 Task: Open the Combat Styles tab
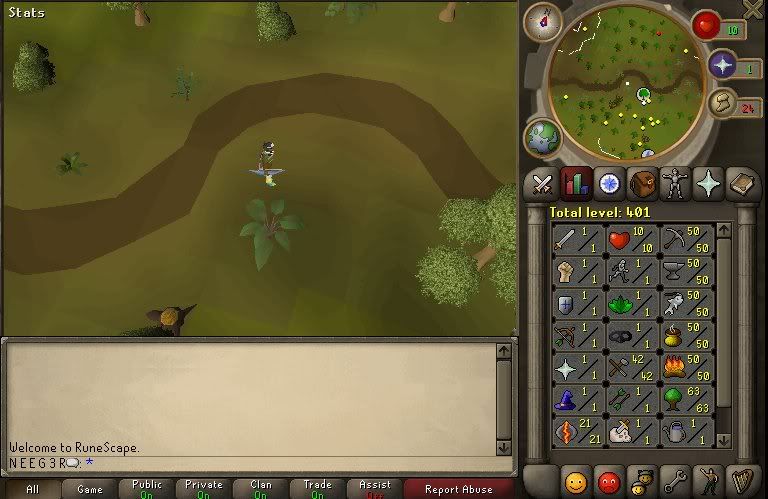(543, 184)
